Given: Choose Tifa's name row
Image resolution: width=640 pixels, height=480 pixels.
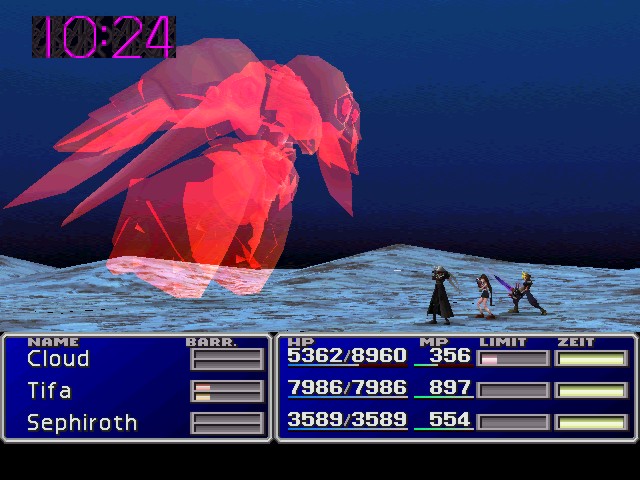Looking at the screenshot, I should pos(49,390).
